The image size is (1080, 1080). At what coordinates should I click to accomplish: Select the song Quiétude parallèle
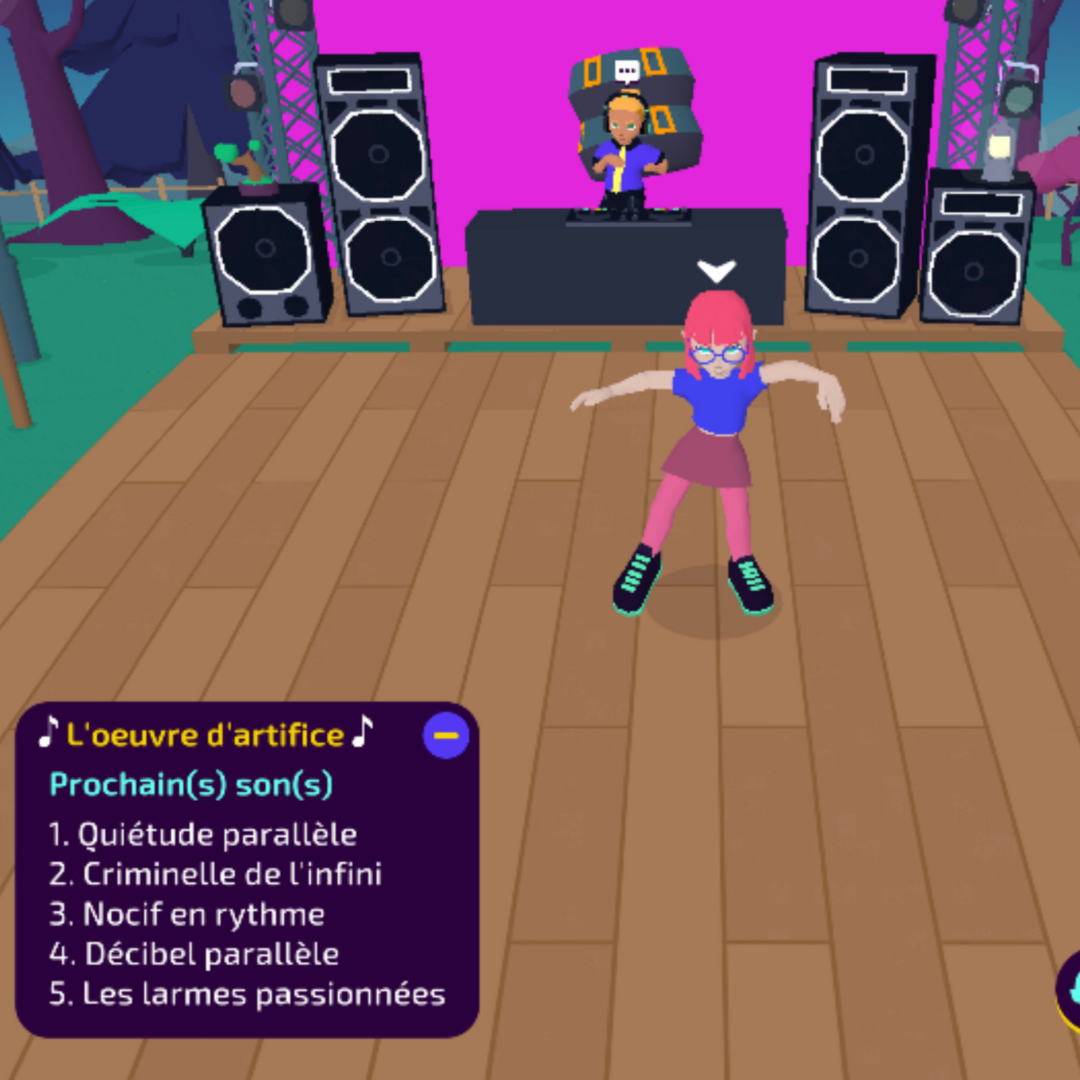(203, 834)
